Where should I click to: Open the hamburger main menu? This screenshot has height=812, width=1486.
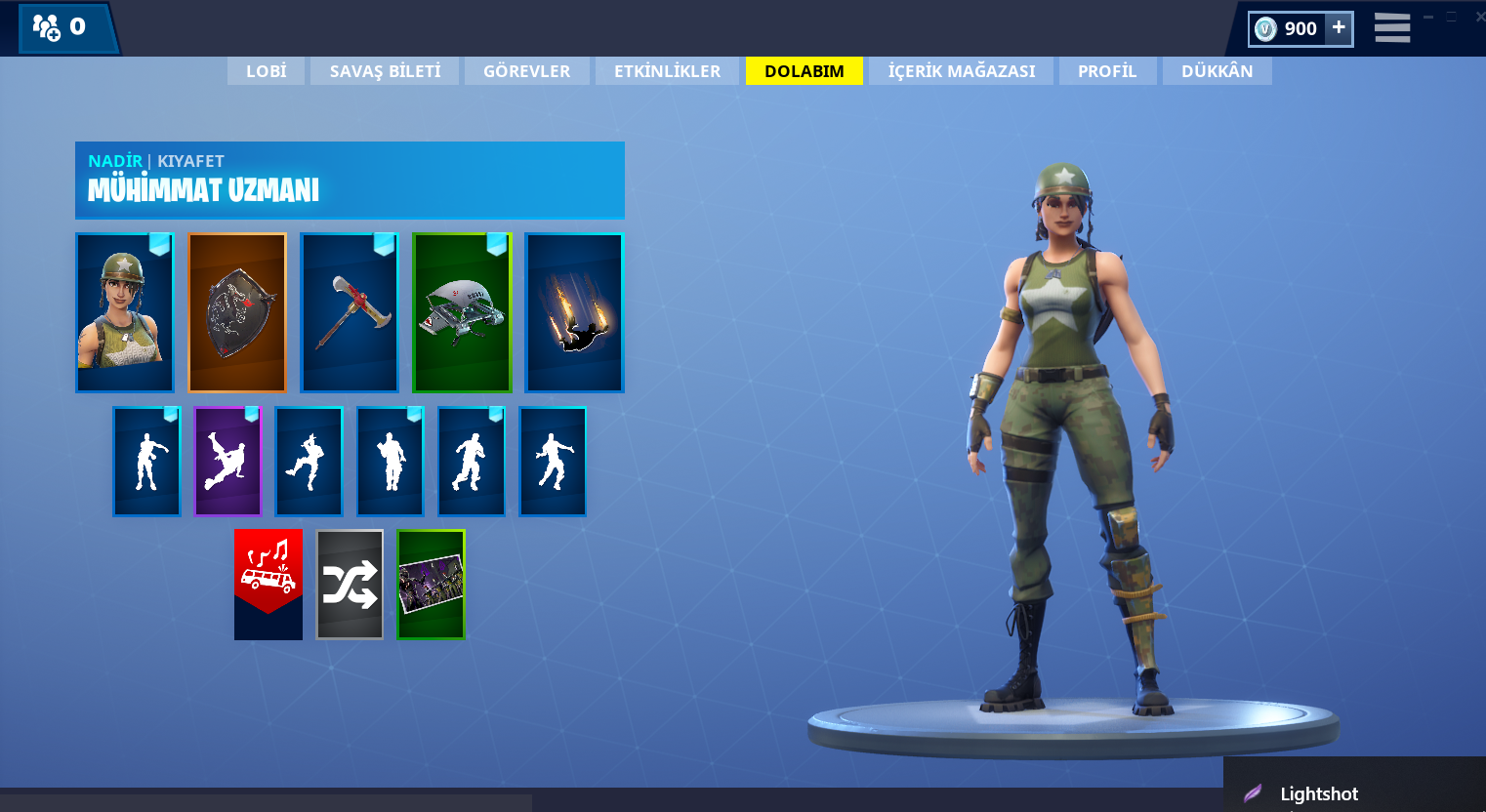click(1391, 28)
